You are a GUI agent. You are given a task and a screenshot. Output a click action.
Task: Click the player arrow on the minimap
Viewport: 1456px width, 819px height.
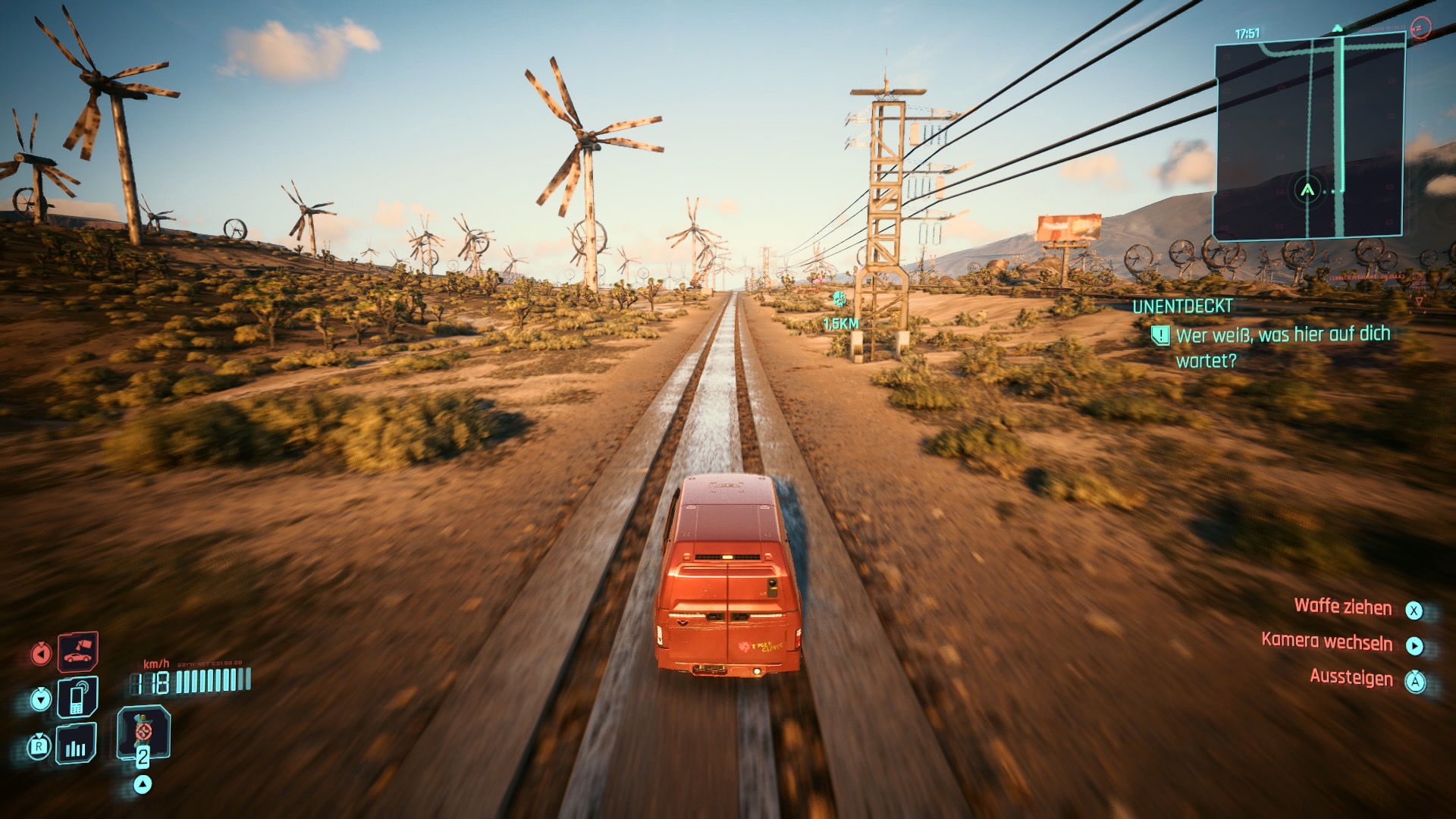pos(1307,190)
